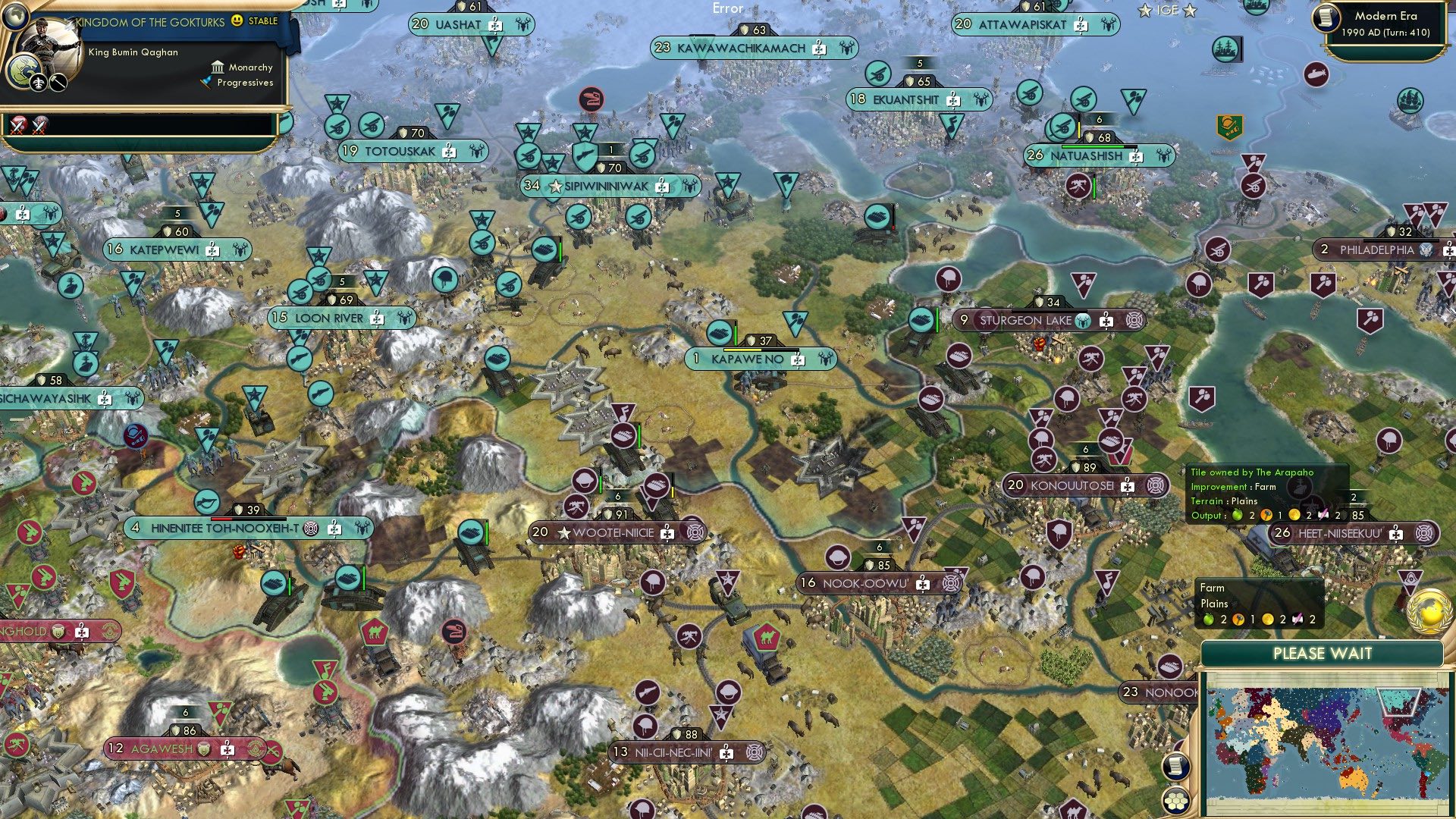Click the Monarchy government building icon
This screenshot has width=1456, height=819.
point(218,68)
